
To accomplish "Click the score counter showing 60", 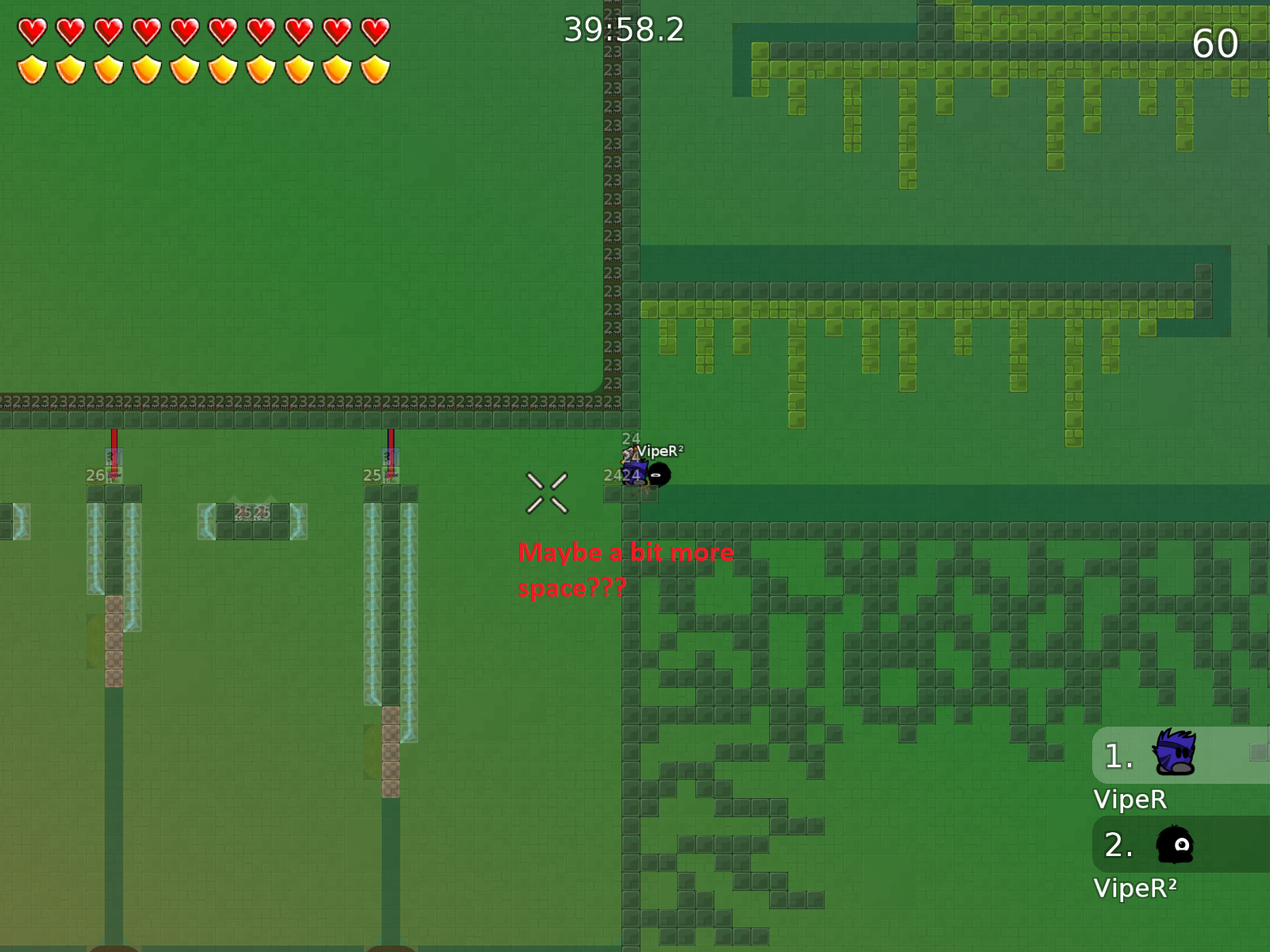I will pos(1217,44).
